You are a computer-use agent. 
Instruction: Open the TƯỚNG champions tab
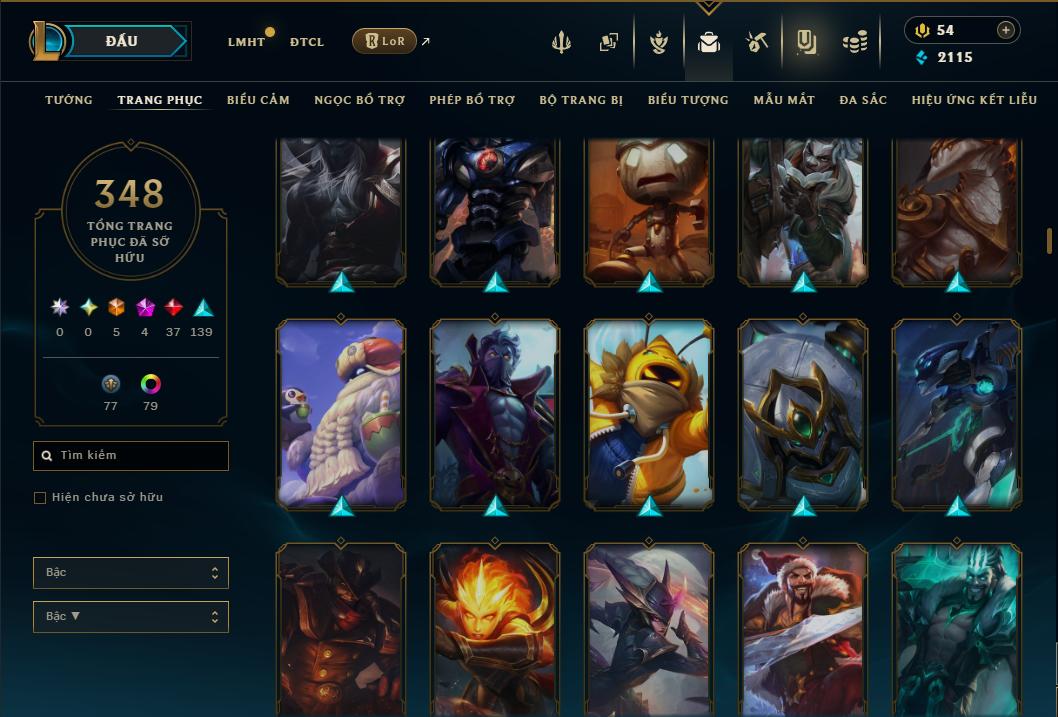pyautogui.click(x=69, y=100)
